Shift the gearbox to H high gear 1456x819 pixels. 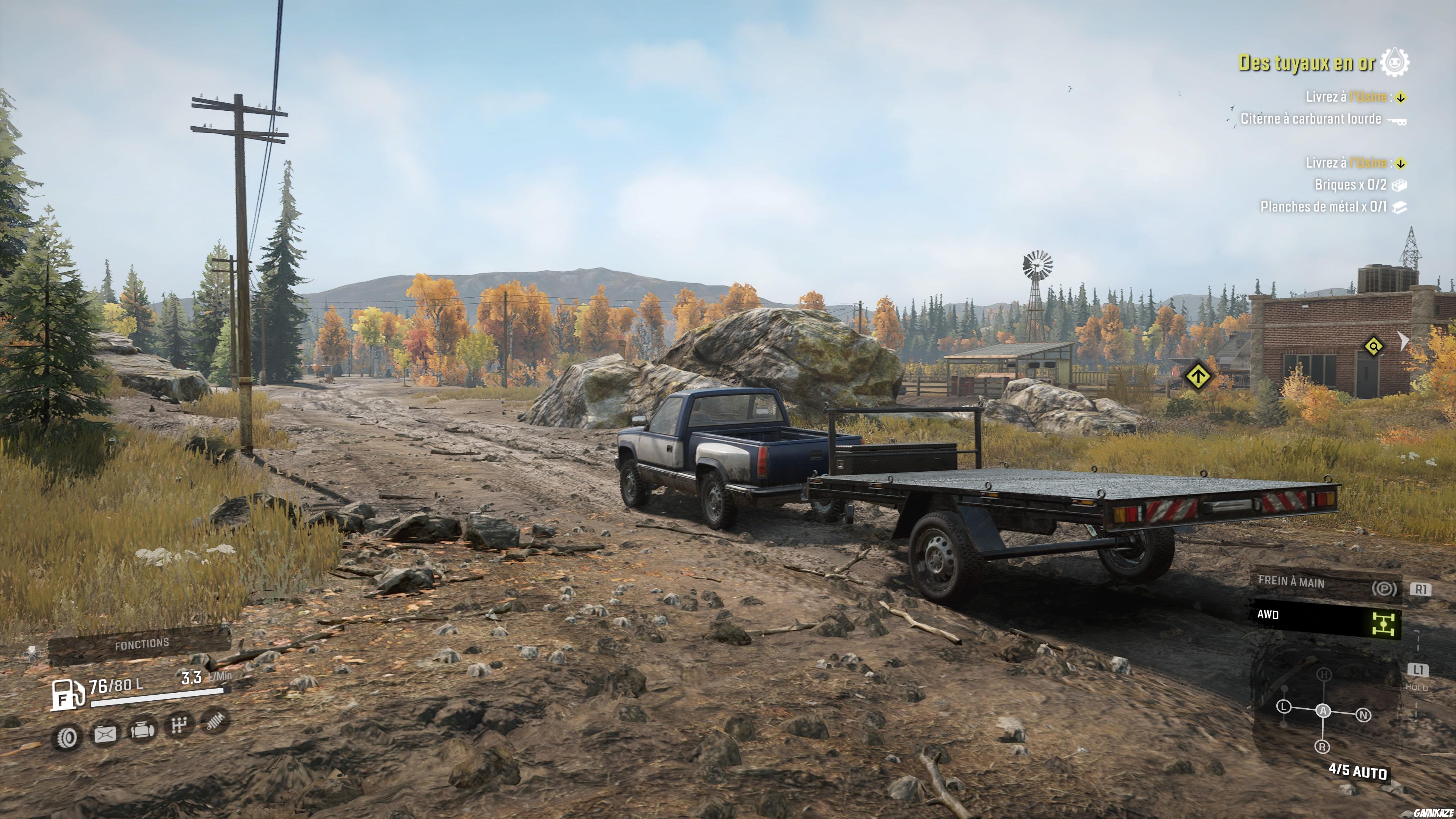pyautogui.click(x=1324, y=675)
